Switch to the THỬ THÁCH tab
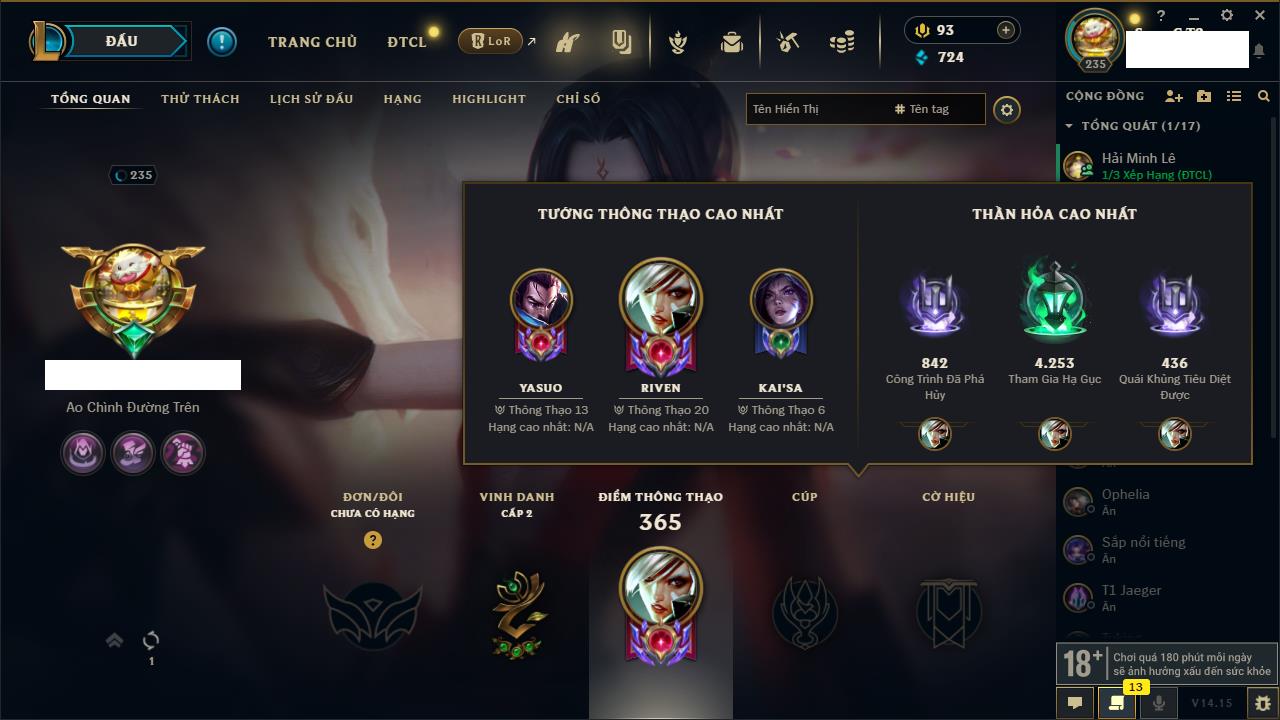 point(200,99)
